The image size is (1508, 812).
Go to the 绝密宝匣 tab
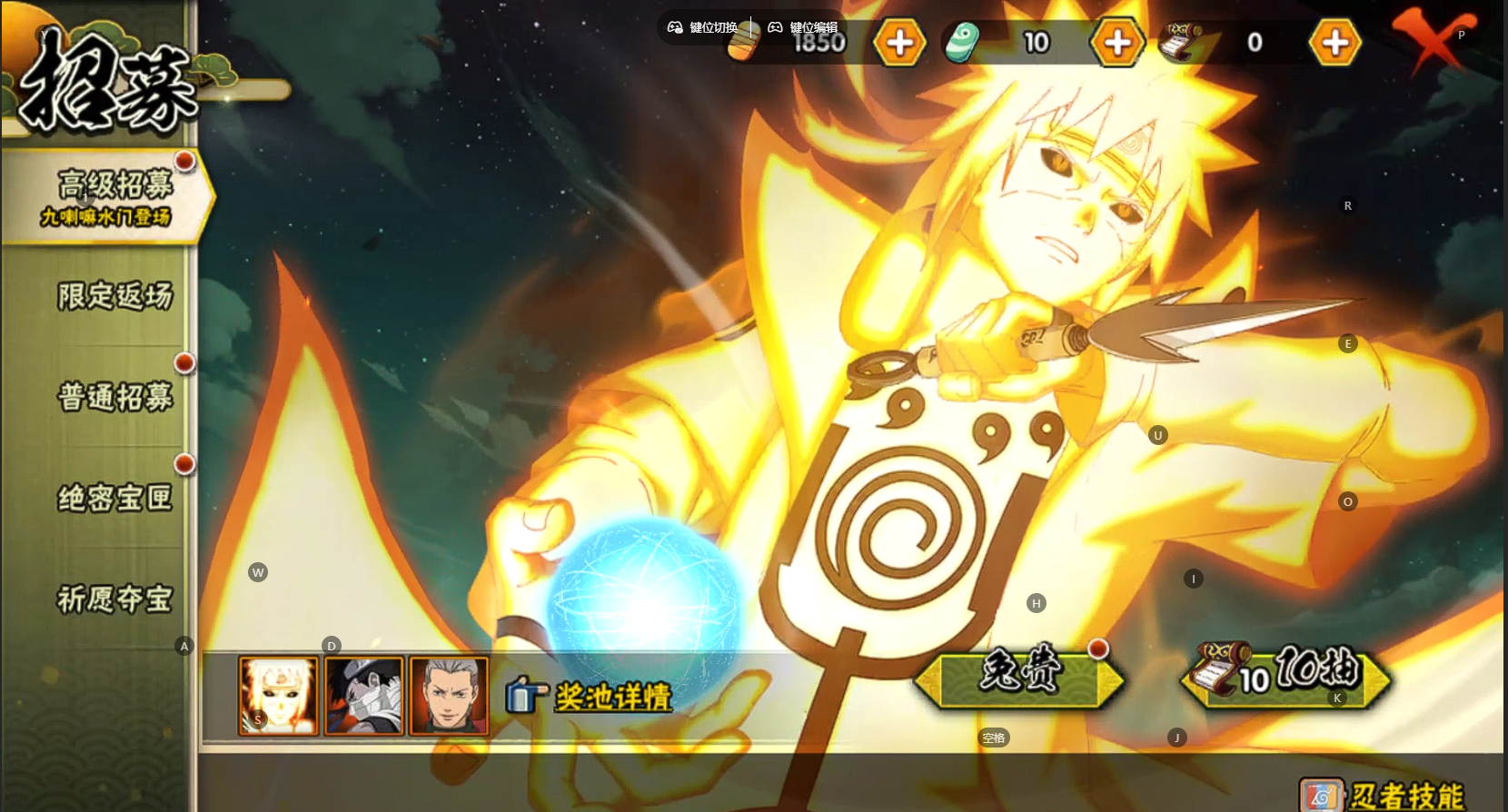click(x=114, y=498)
